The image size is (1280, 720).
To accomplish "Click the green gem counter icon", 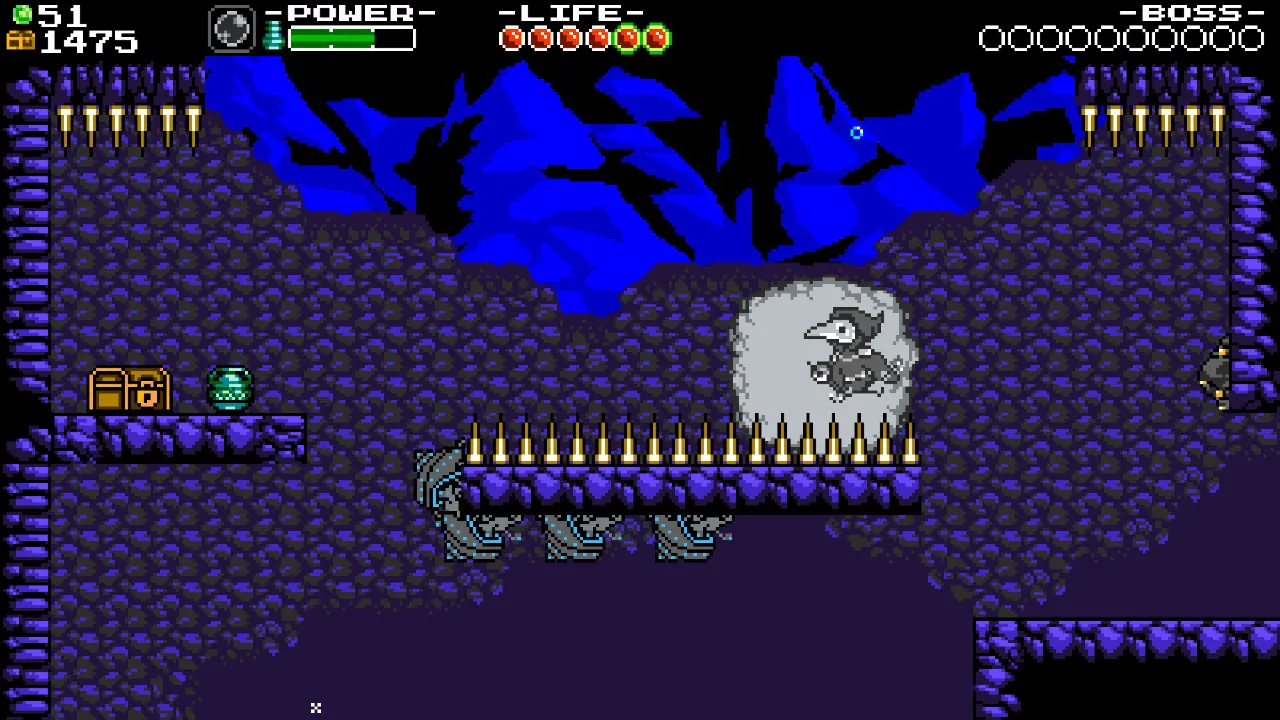I will point(24,13).
